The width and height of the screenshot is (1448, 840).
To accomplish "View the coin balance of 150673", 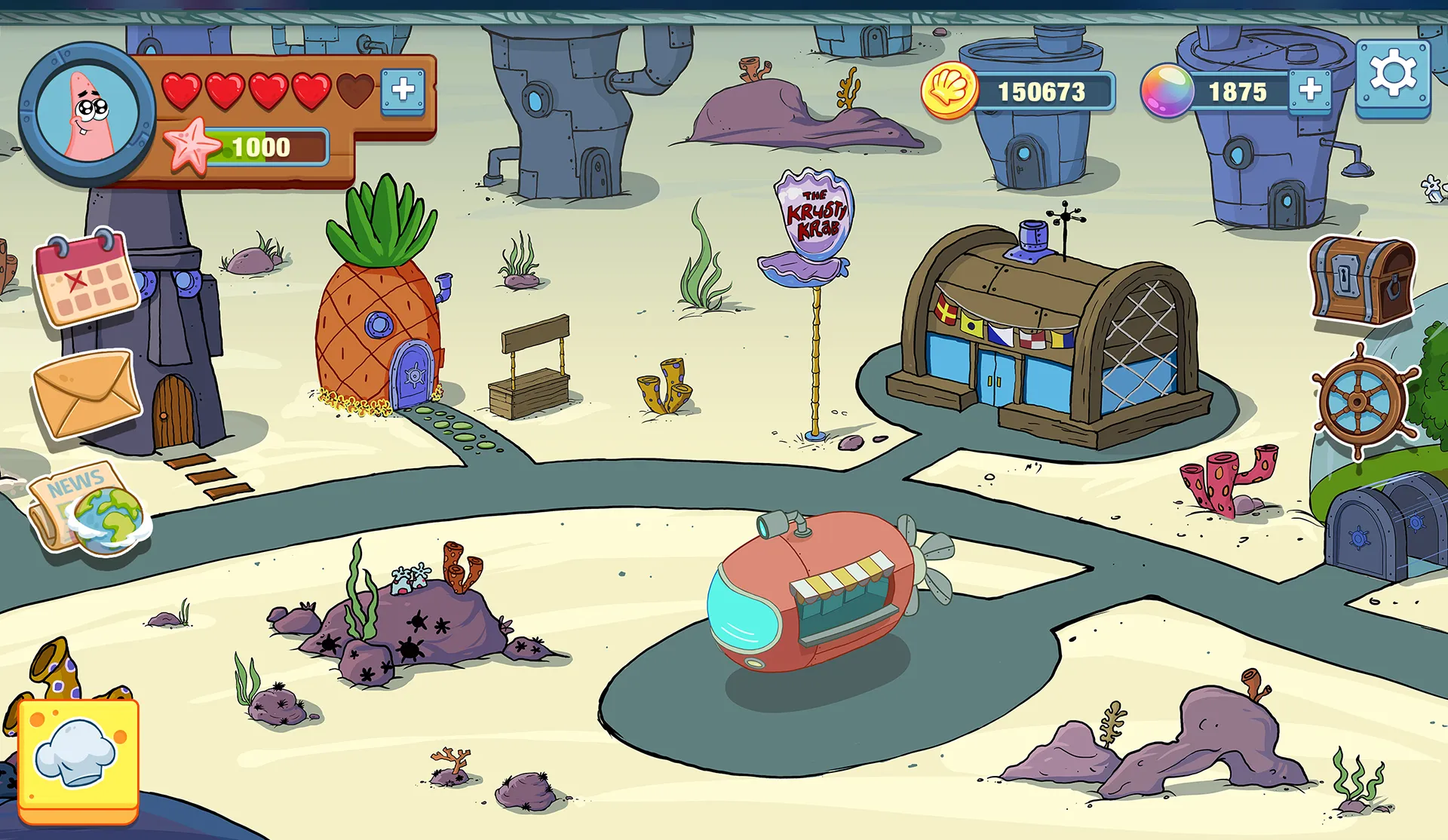I will [1041, 92].
